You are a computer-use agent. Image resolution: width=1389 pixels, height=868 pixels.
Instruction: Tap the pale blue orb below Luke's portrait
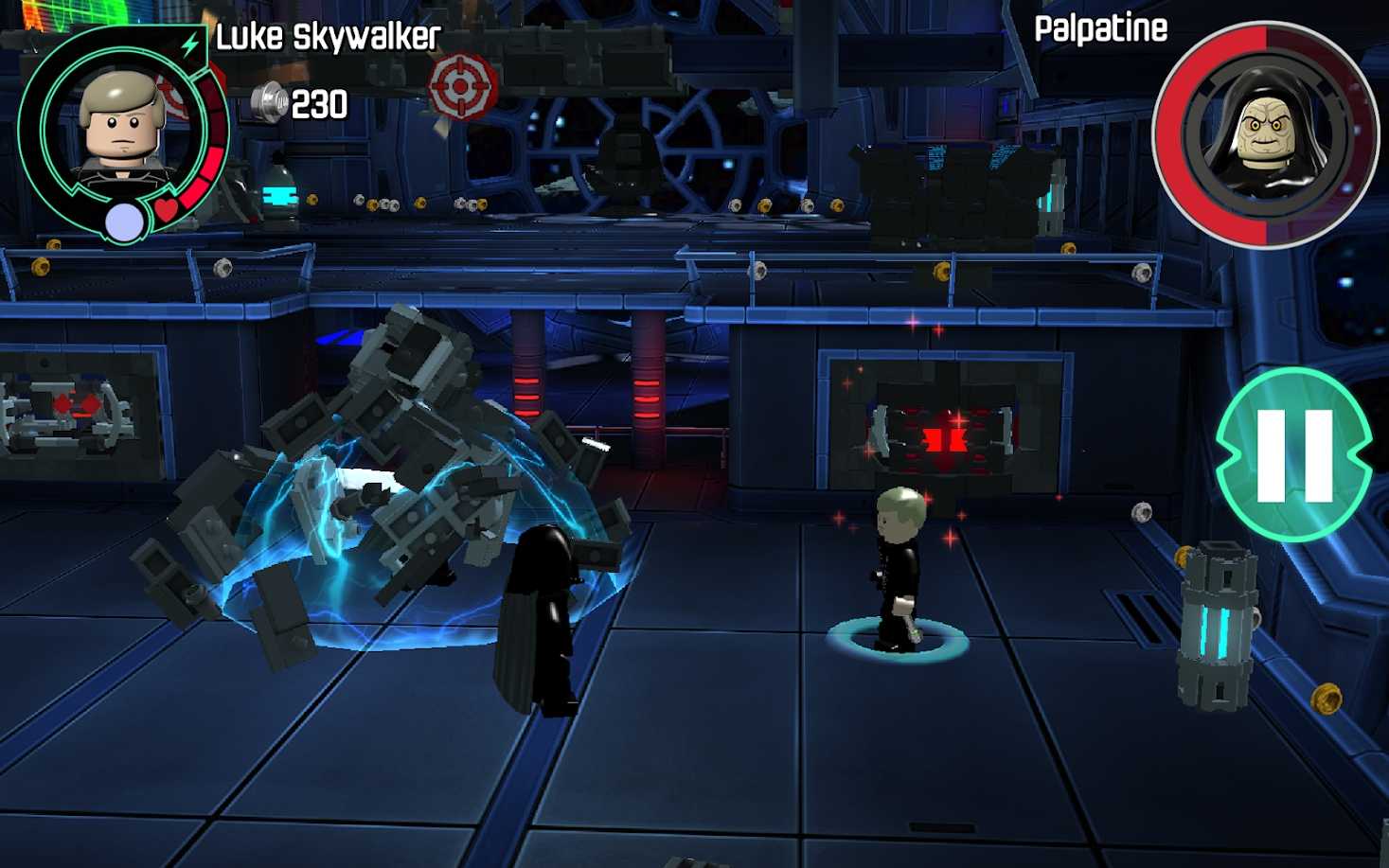pos(124,223)
